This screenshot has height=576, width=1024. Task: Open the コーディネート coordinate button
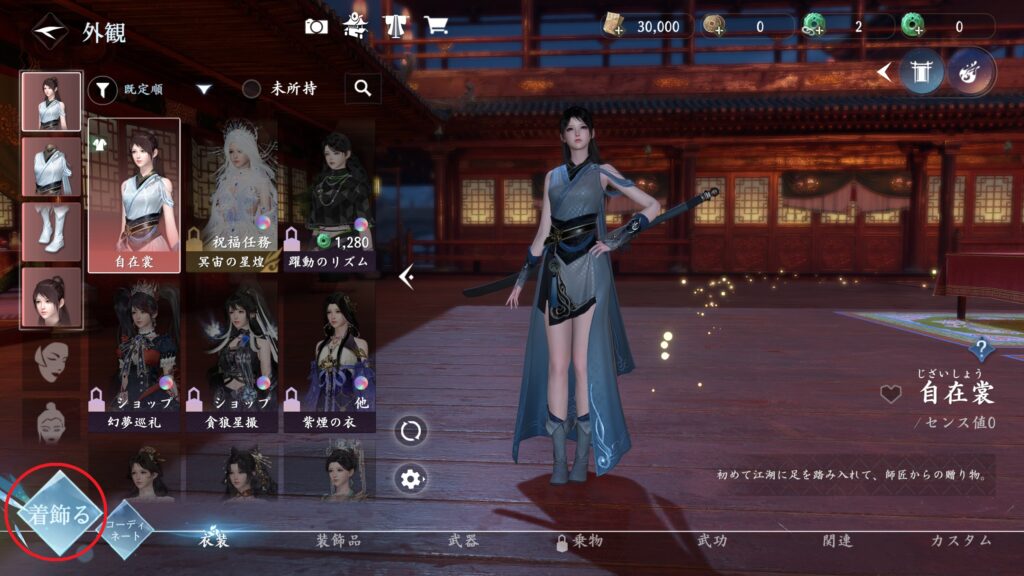pyautogui.click(x=126, y=529)
